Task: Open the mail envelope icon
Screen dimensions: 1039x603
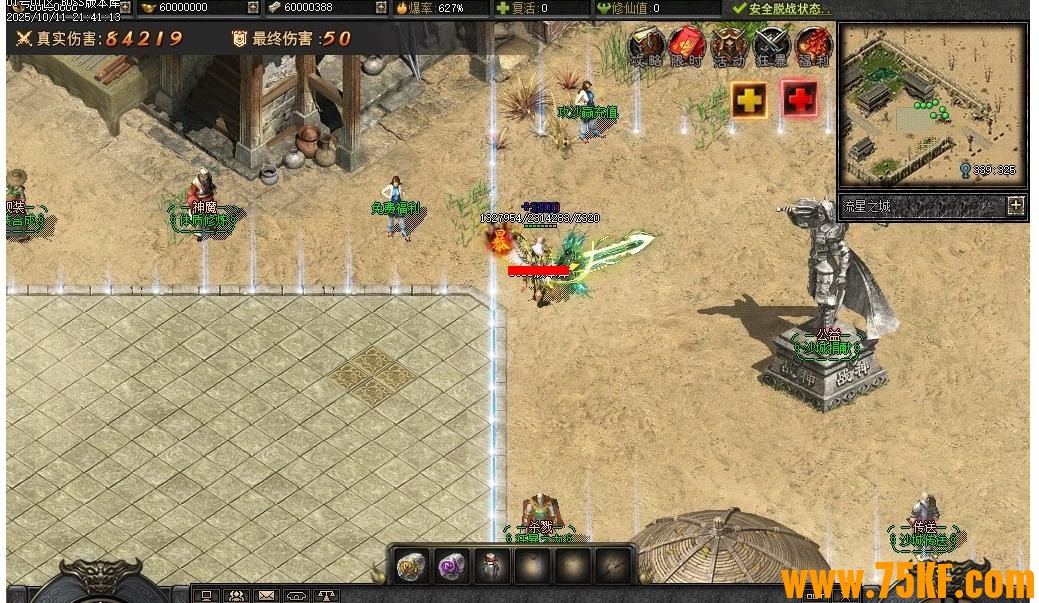Action: [267, 596]
